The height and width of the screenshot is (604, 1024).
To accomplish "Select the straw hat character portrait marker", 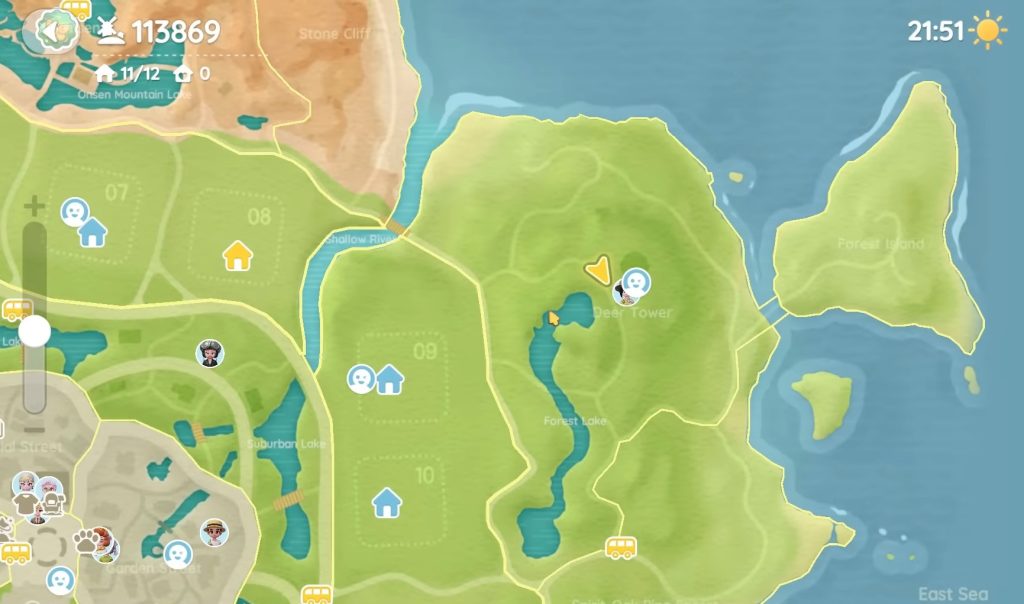I will (214, 532).
